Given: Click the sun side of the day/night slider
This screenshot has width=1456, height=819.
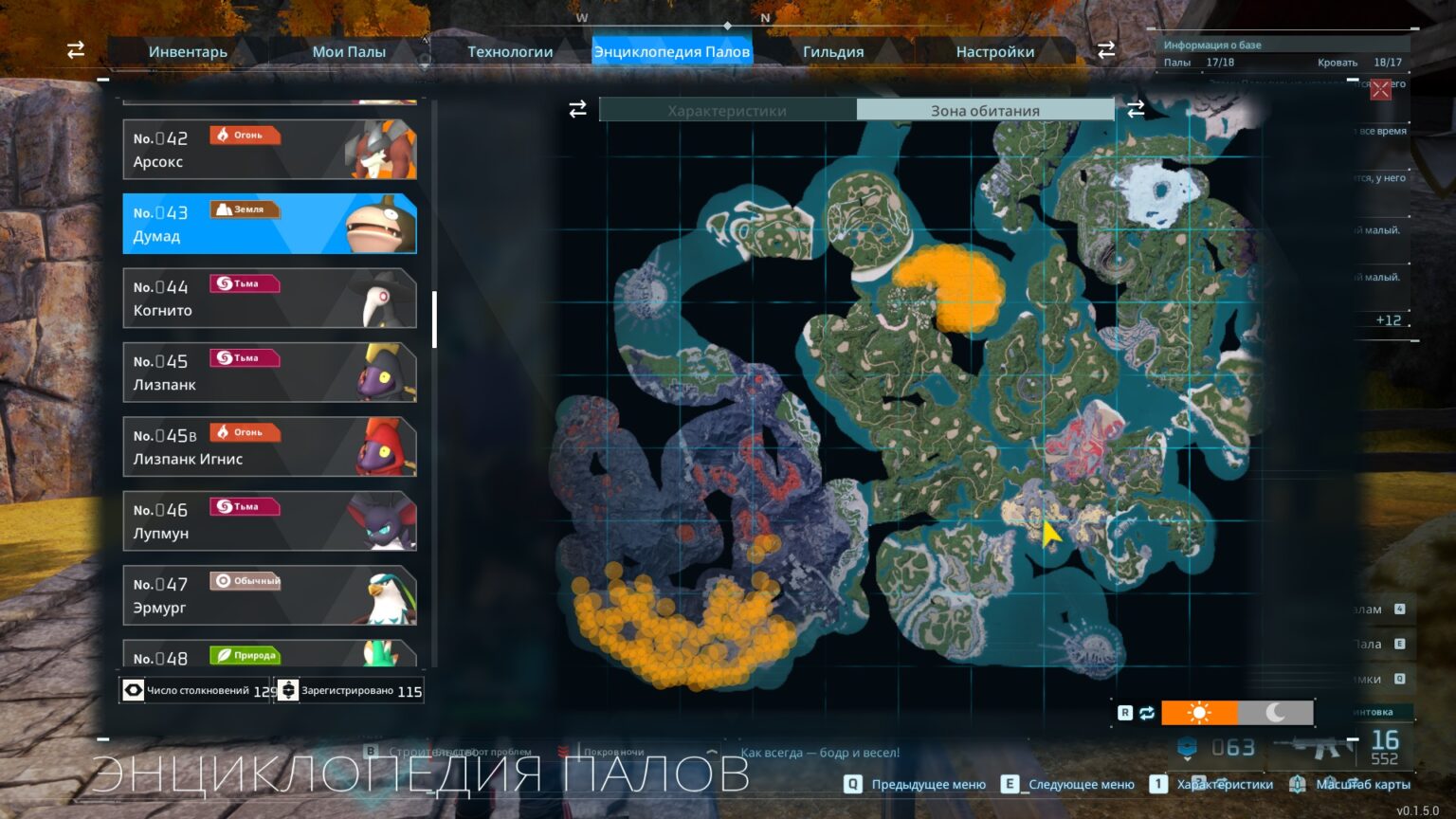Looking at the screenshot, I should [1198, 712].
